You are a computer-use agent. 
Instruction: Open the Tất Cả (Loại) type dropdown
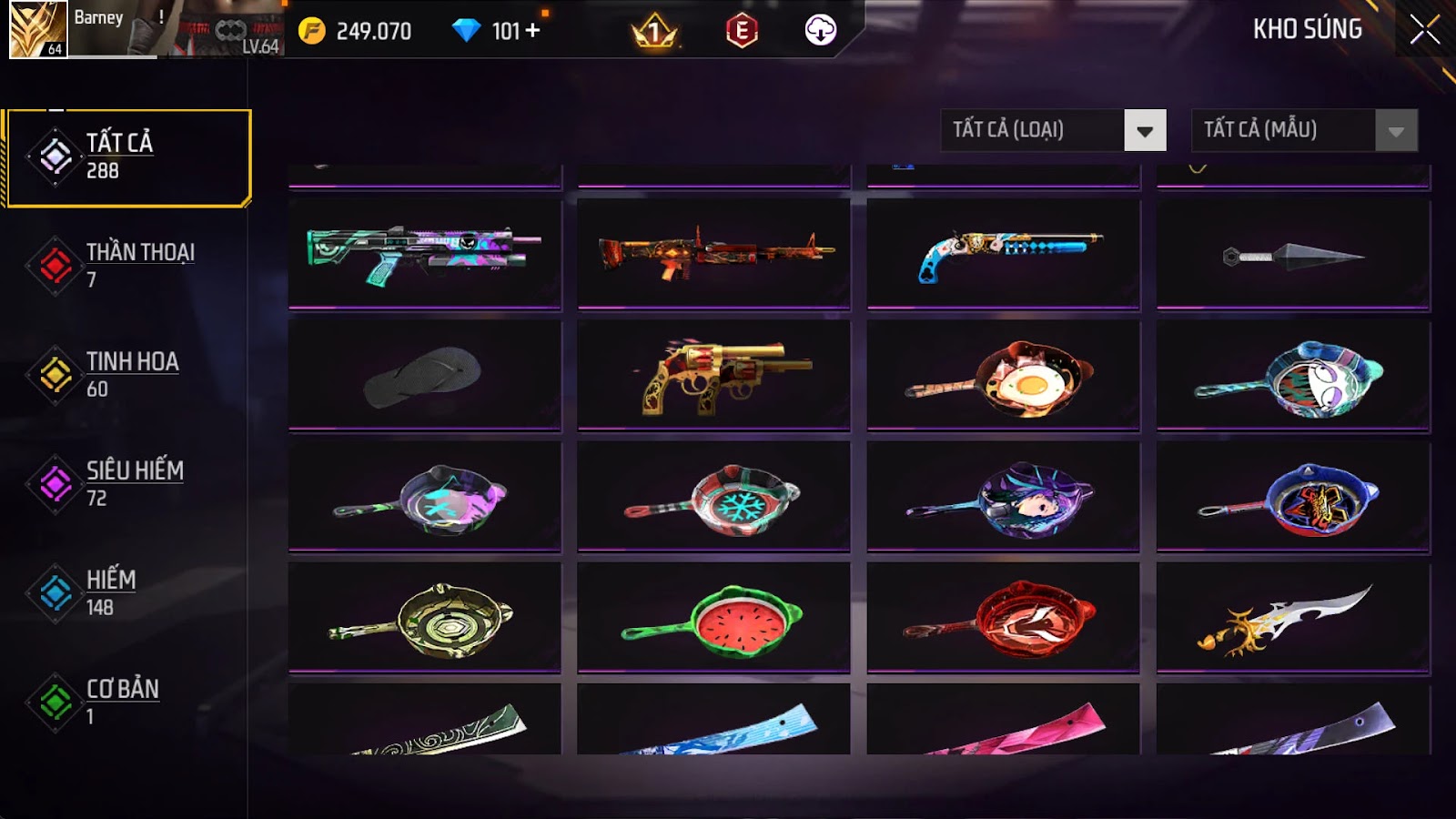[x=1053, y=130]
